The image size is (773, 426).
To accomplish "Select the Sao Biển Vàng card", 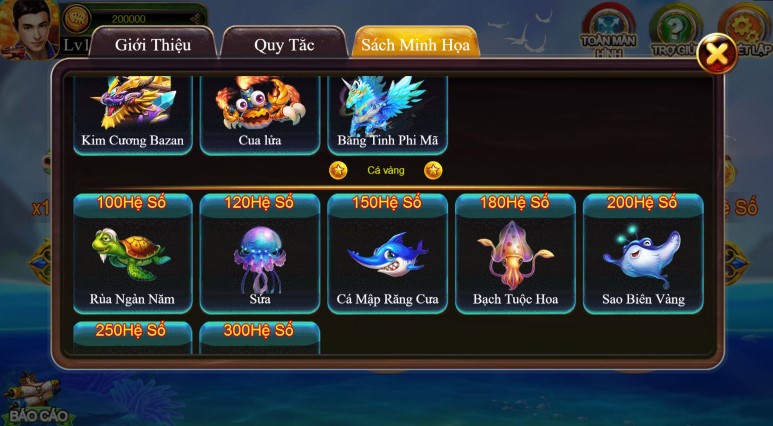I will click(x=642, y=255).
